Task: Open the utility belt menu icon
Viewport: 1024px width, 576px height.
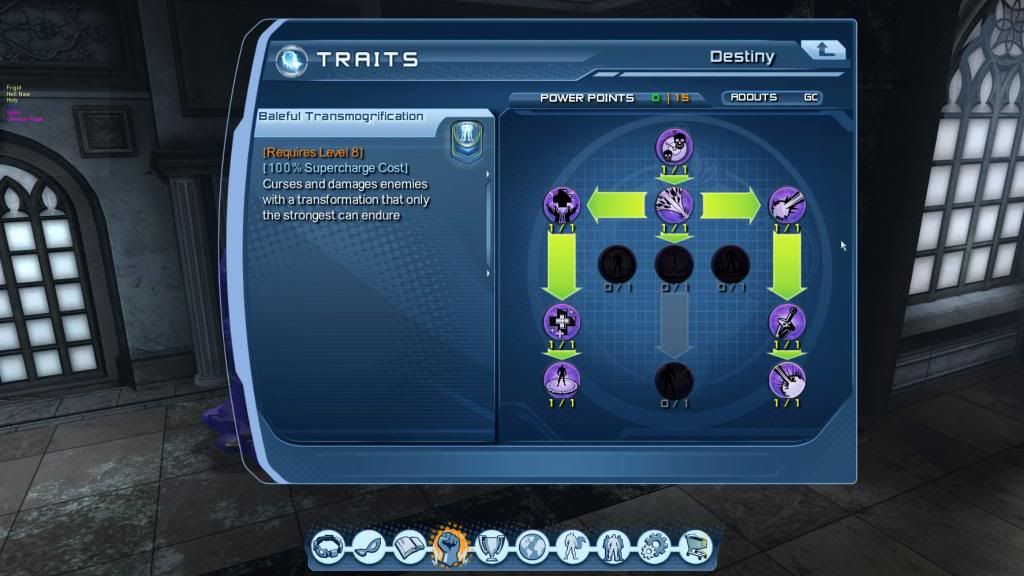Action: point(328,546)
